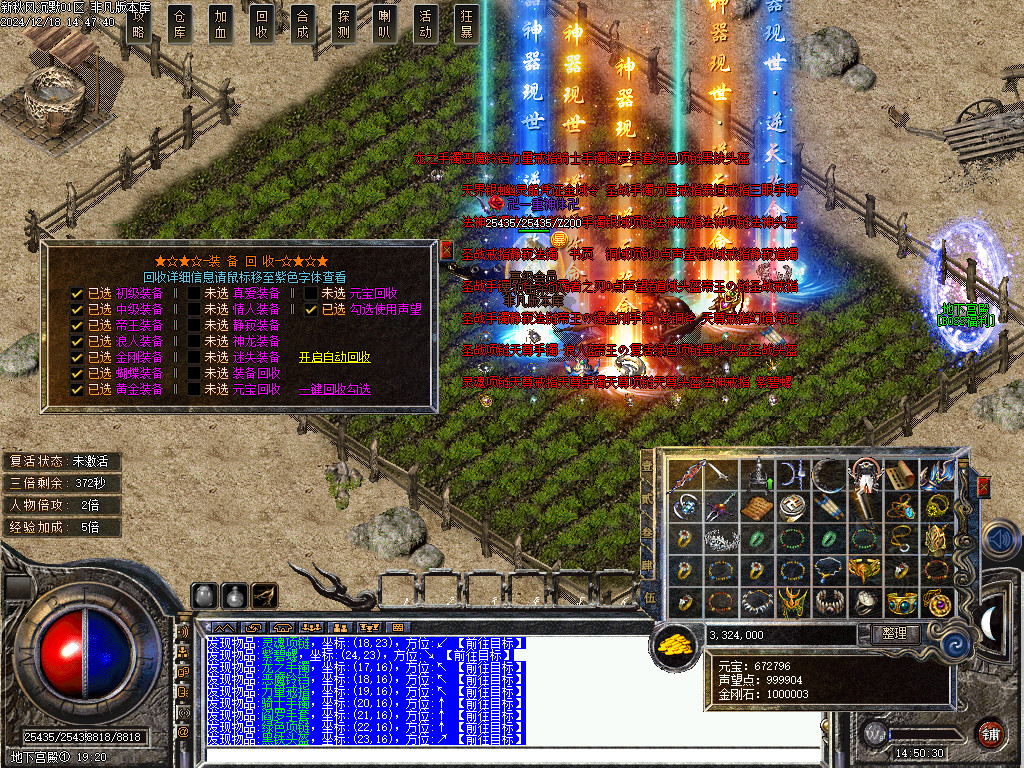Open the 回收 recycle menu
1024x768 pixels.
pyautogui.click(x=262, y=24)
